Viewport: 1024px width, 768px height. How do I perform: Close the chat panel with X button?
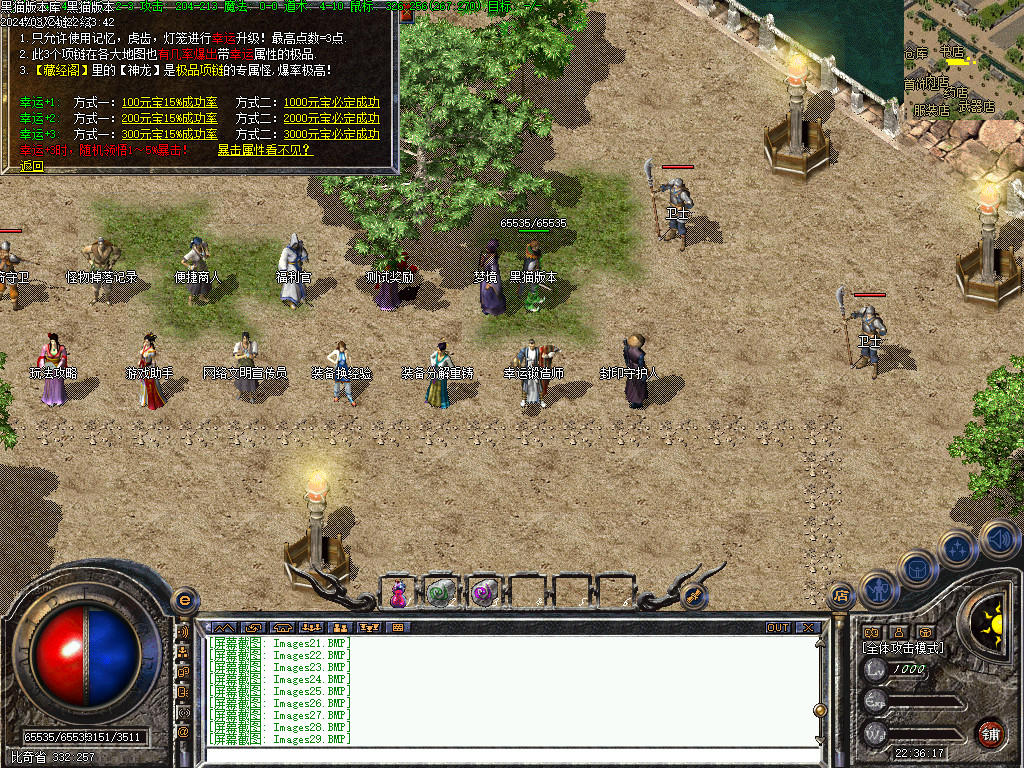coord(807,628)
